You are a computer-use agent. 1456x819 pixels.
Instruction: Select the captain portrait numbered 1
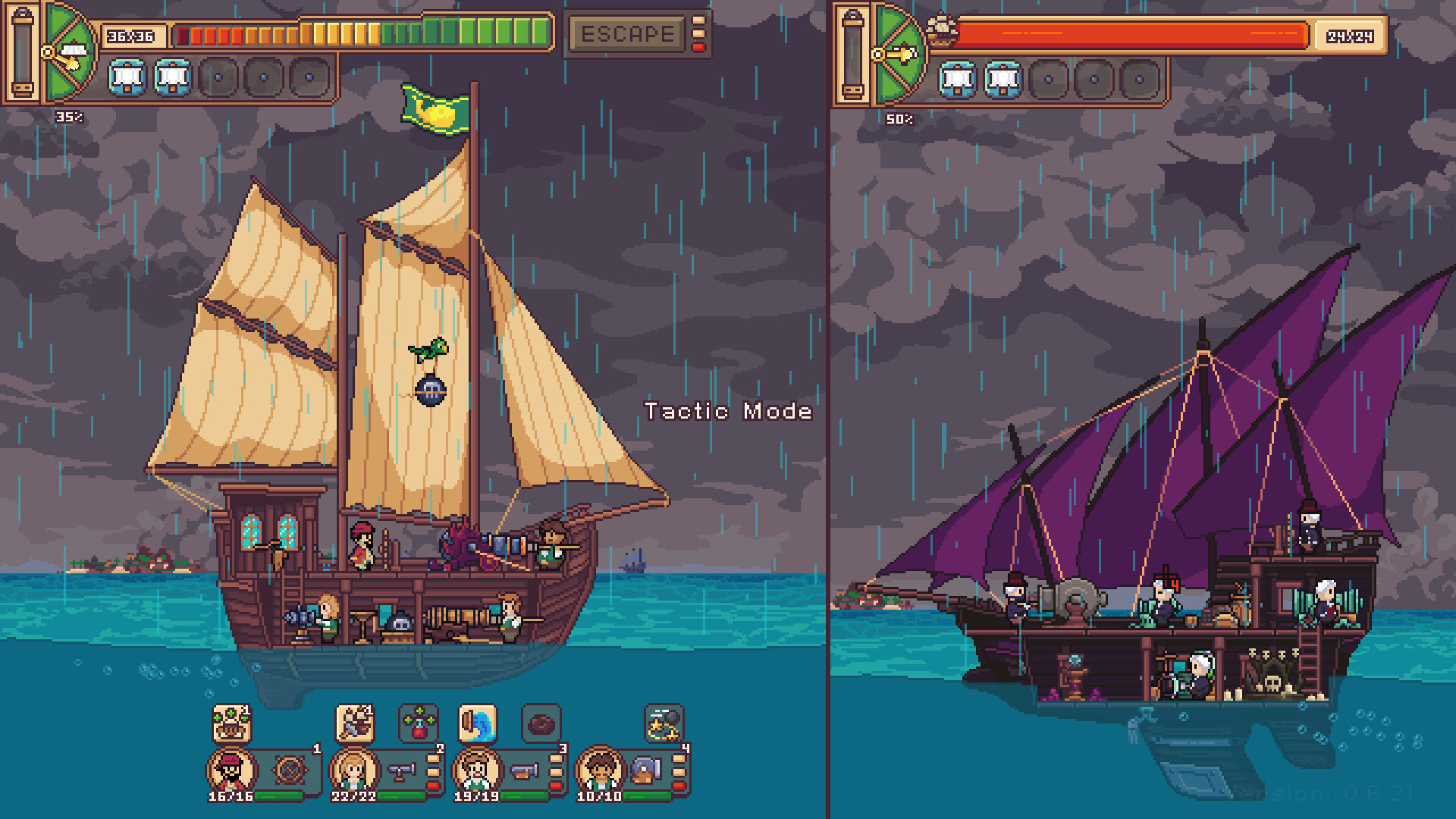click(233, 772)
